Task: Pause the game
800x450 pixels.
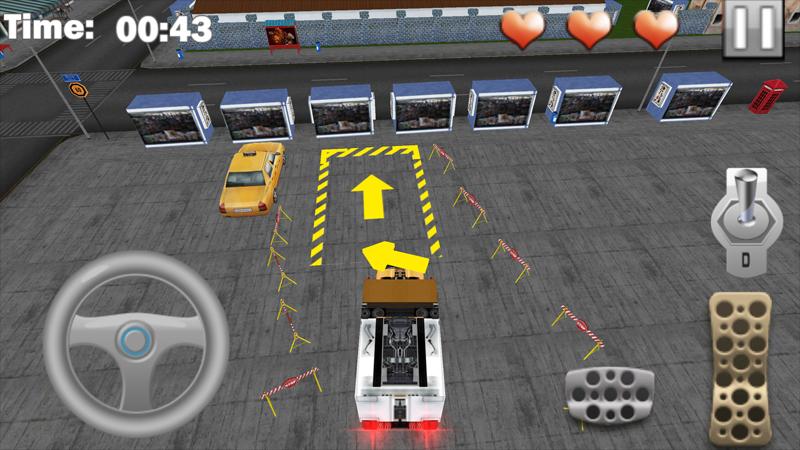Action: (752, 28)
